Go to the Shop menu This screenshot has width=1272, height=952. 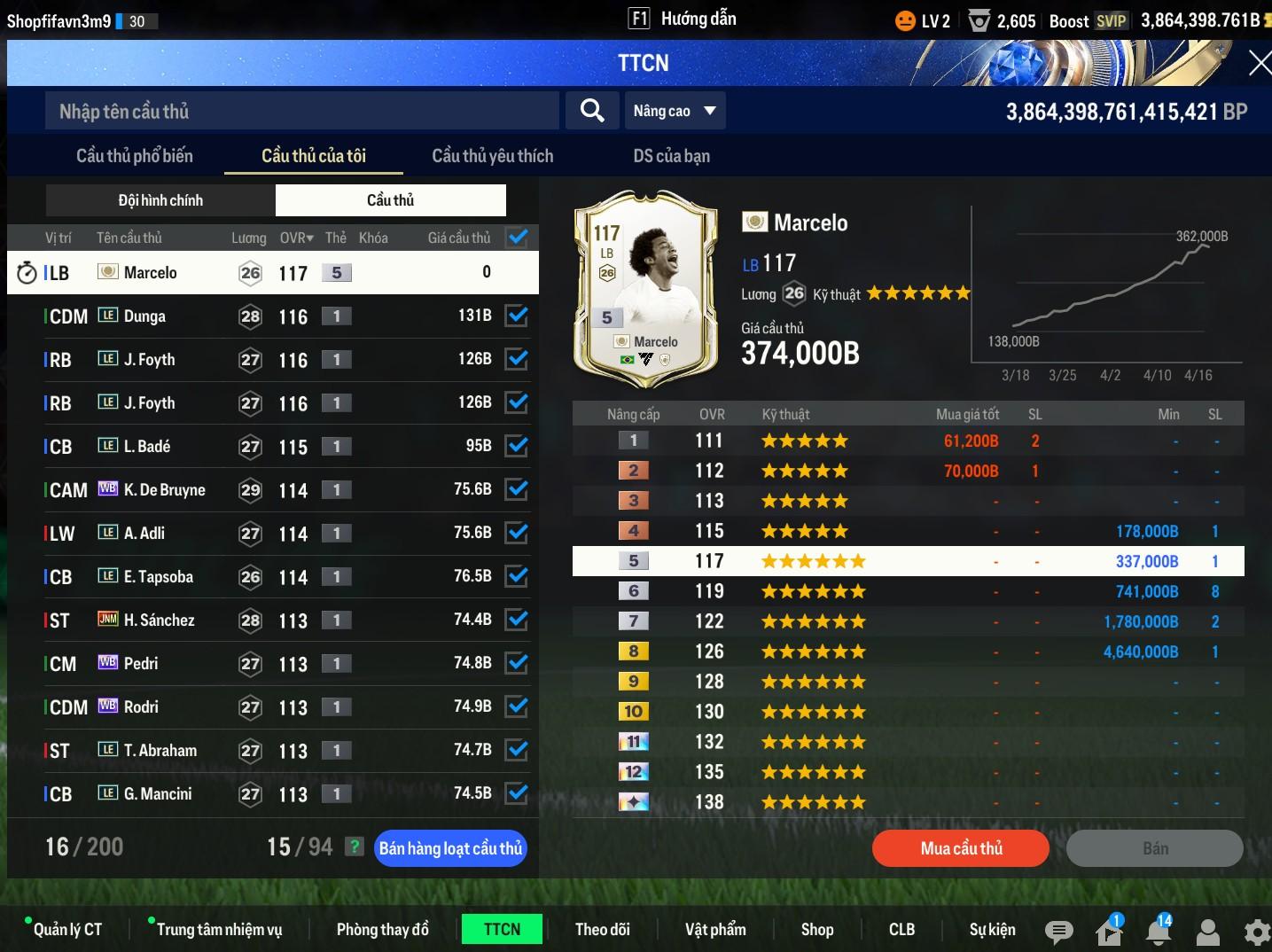coord(816,929)
